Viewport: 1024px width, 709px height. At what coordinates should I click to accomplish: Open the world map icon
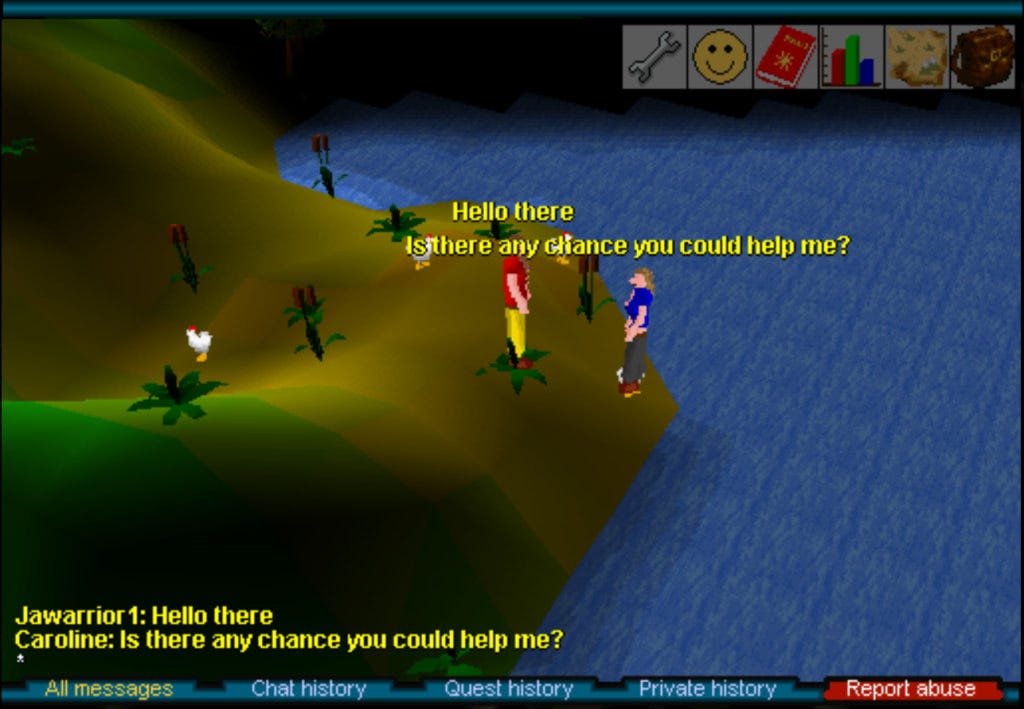(x=917, y=57)
